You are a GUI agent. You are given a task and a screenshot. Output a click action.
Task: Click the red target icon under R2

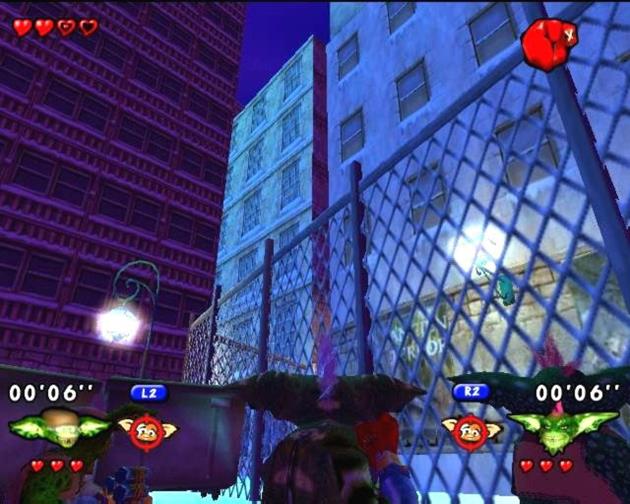click(470, 431)
